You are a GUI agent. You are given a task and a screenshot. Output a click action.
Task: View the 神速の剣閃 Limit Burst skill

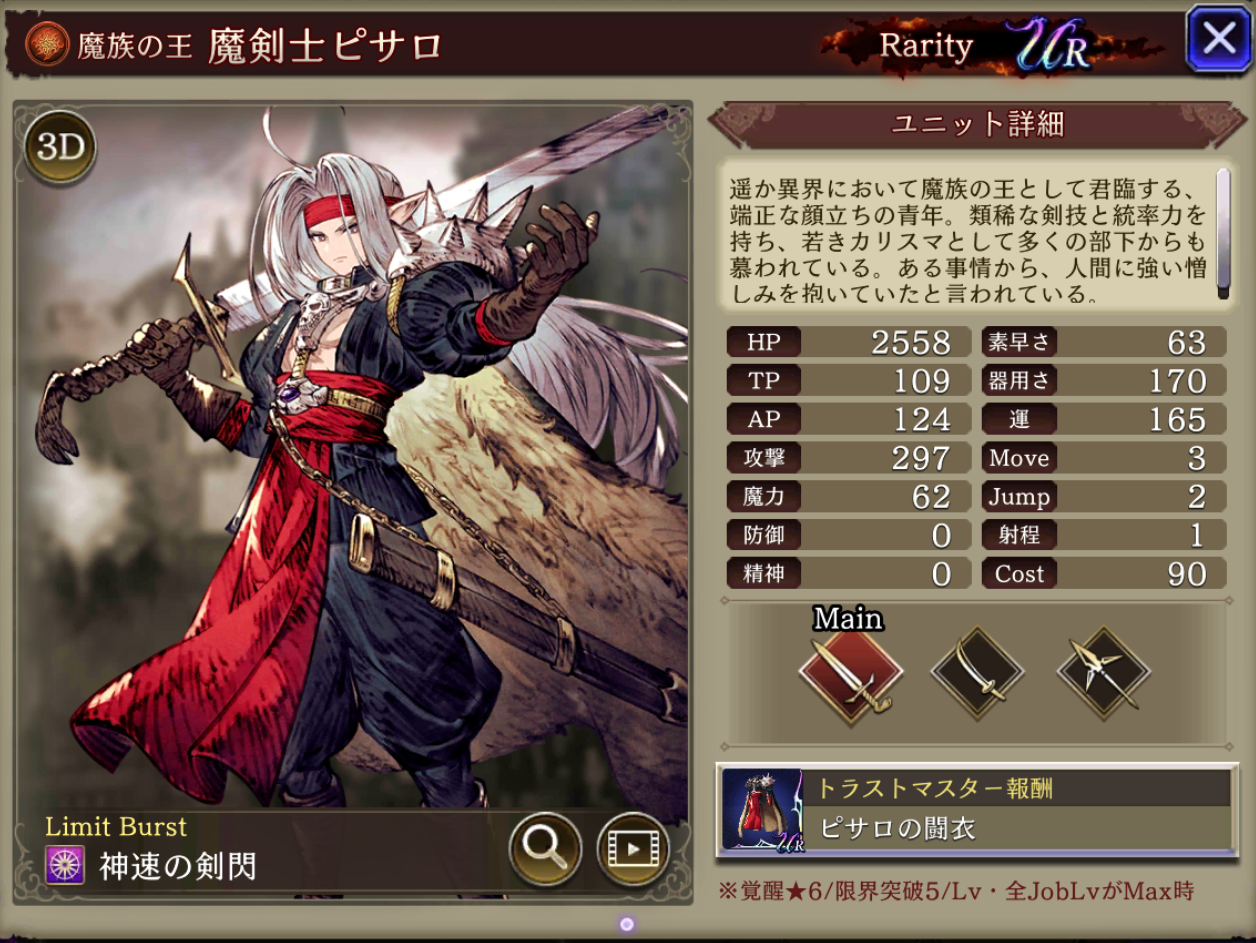[x=178, y=866]
